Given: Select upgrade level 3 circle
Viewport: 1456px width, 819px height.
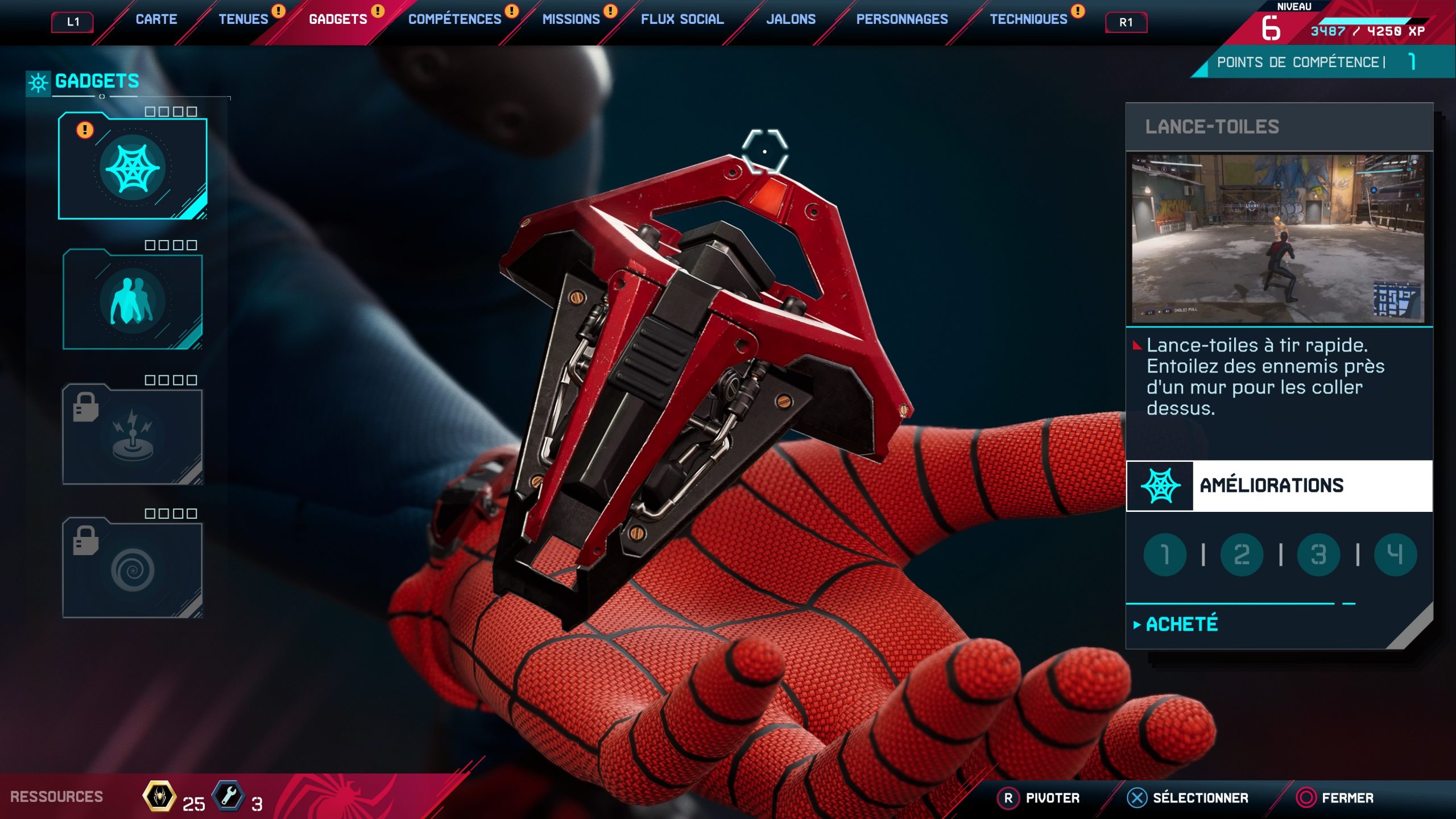Looking at the screenshot, I should coord(1318,555).
